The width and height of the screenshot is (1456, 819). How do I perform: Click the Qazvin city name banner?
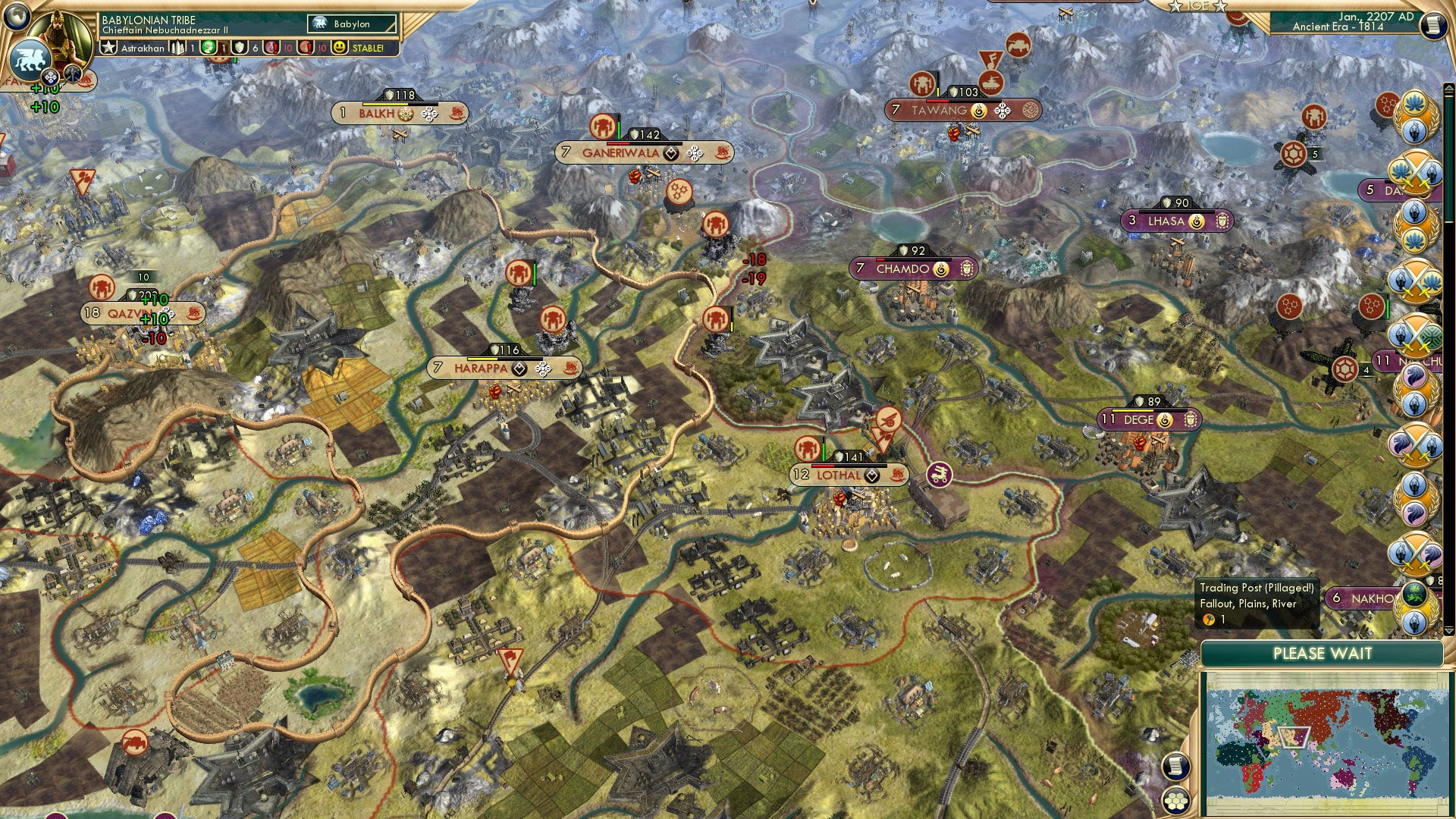click(x=129, y=311)
